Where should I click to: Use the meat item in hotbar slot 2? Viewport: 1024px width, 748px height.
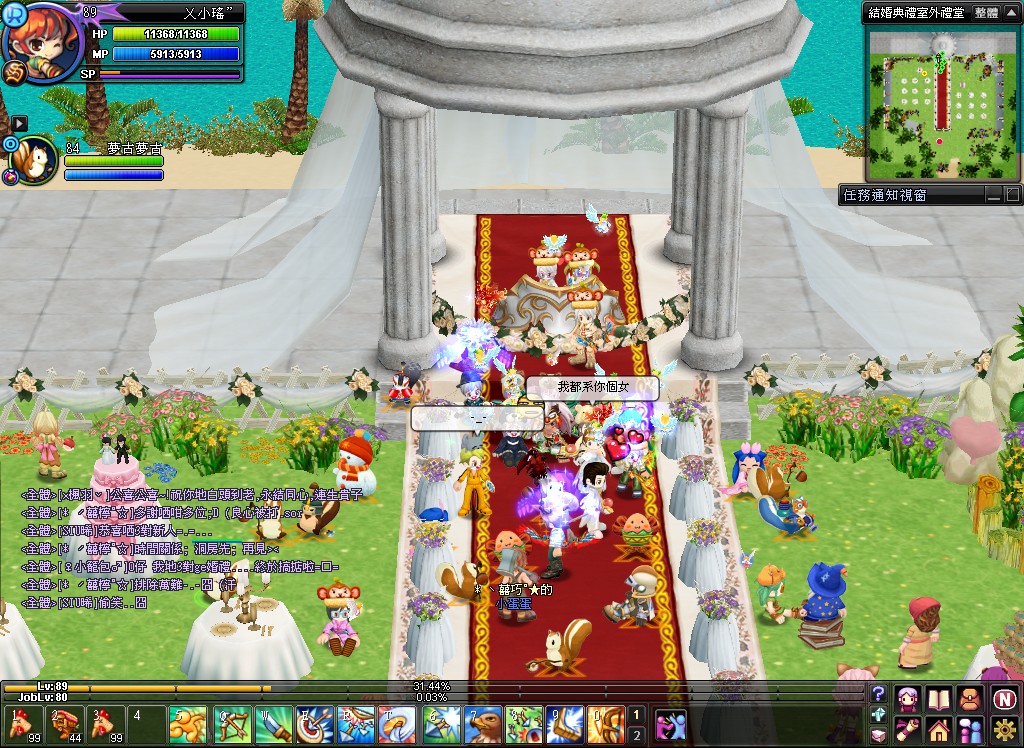tap(65, 725)
